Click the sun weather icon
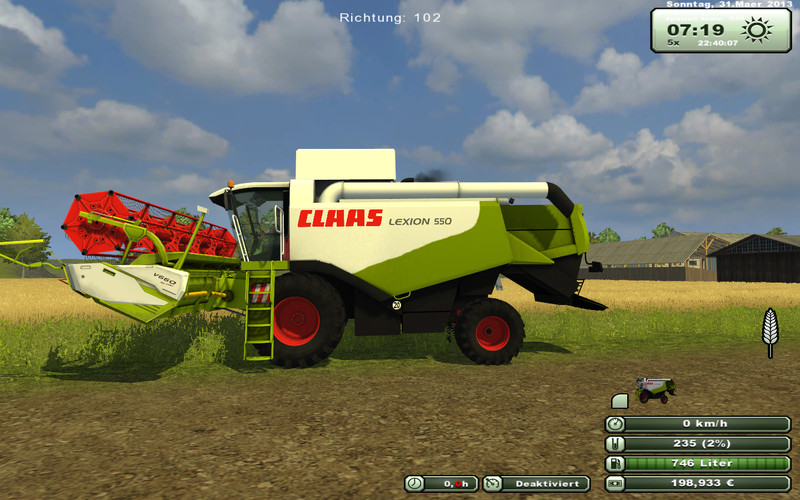 pyautogui.click(x=757, y=31)
